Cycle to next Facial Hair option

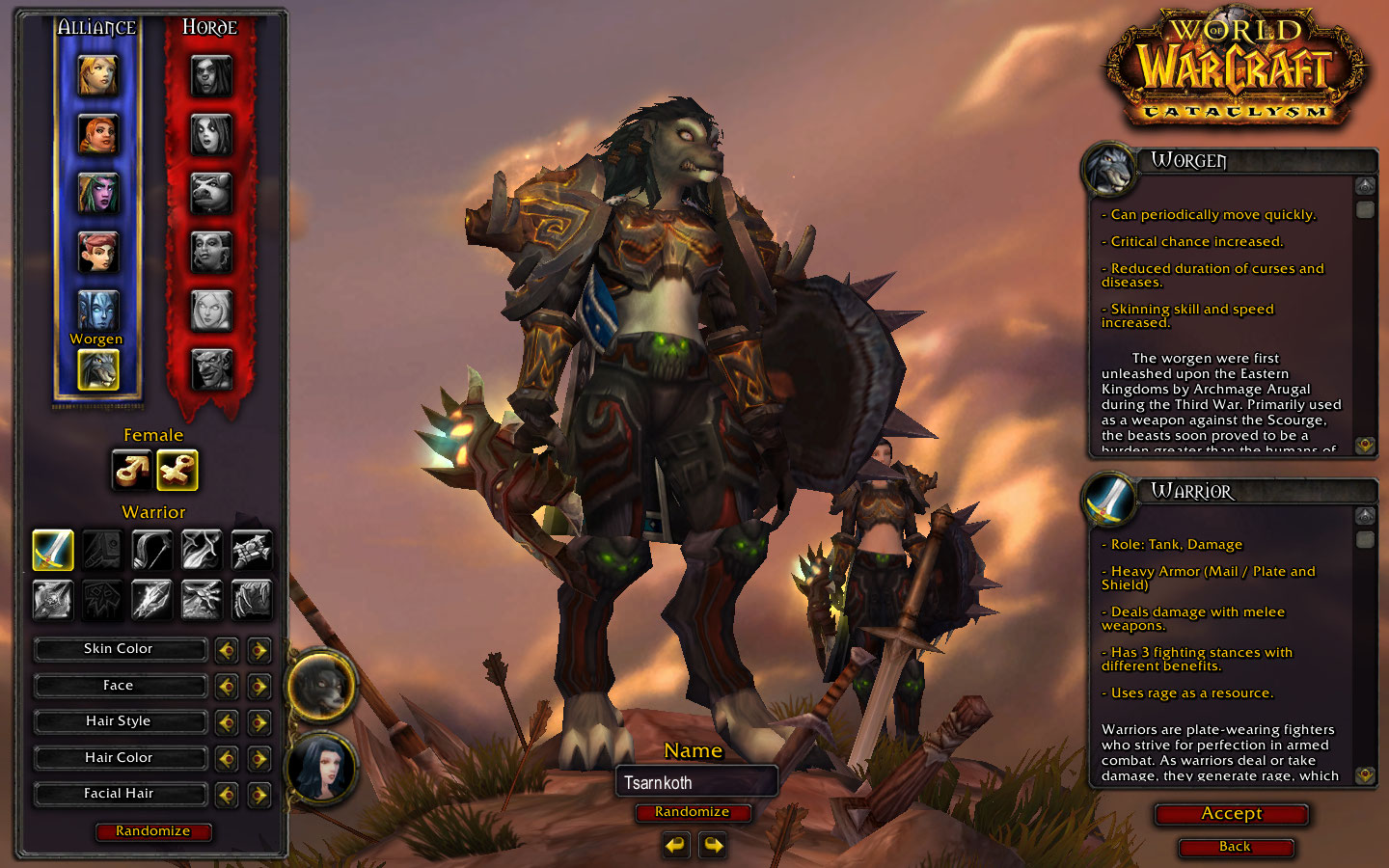(259, 795)
